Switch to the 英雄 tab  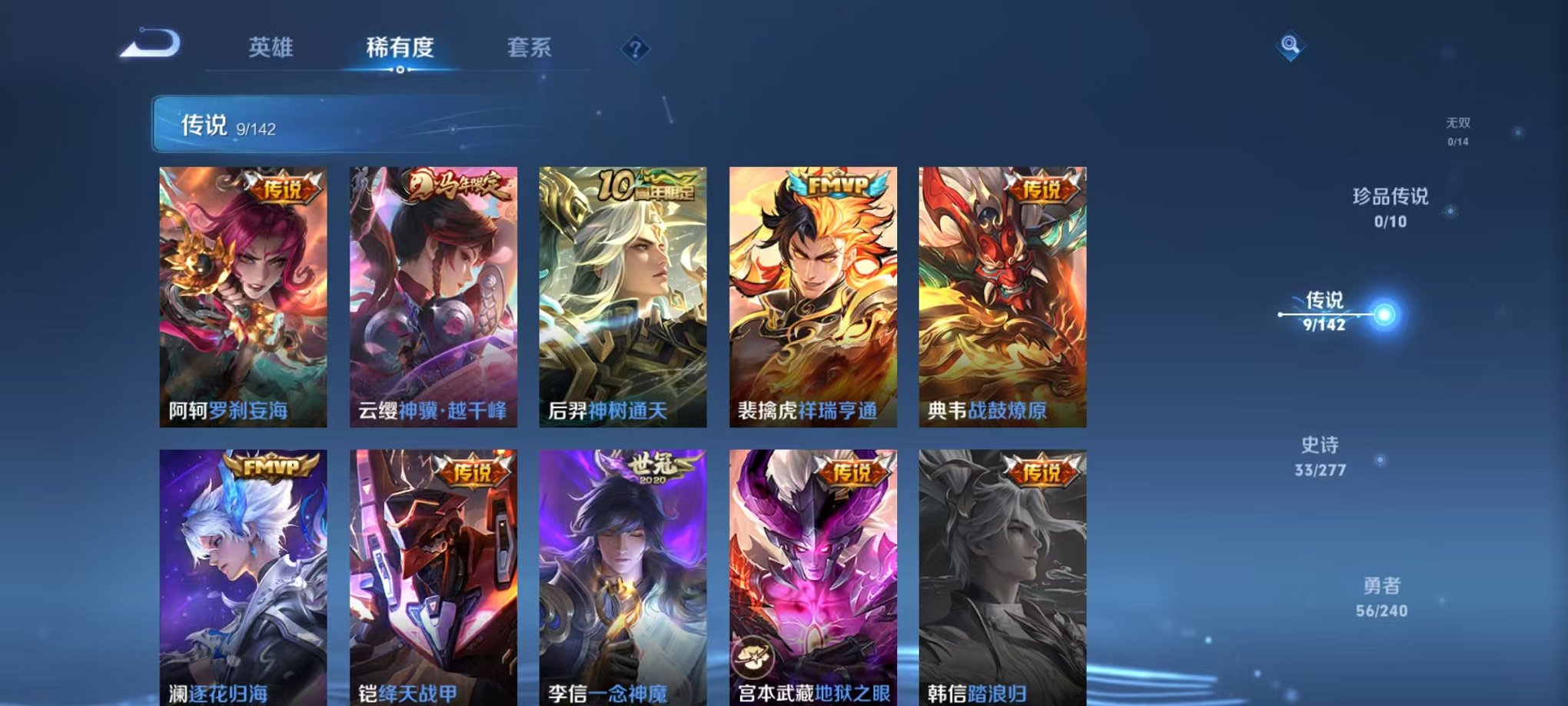[x=271, y=48]
